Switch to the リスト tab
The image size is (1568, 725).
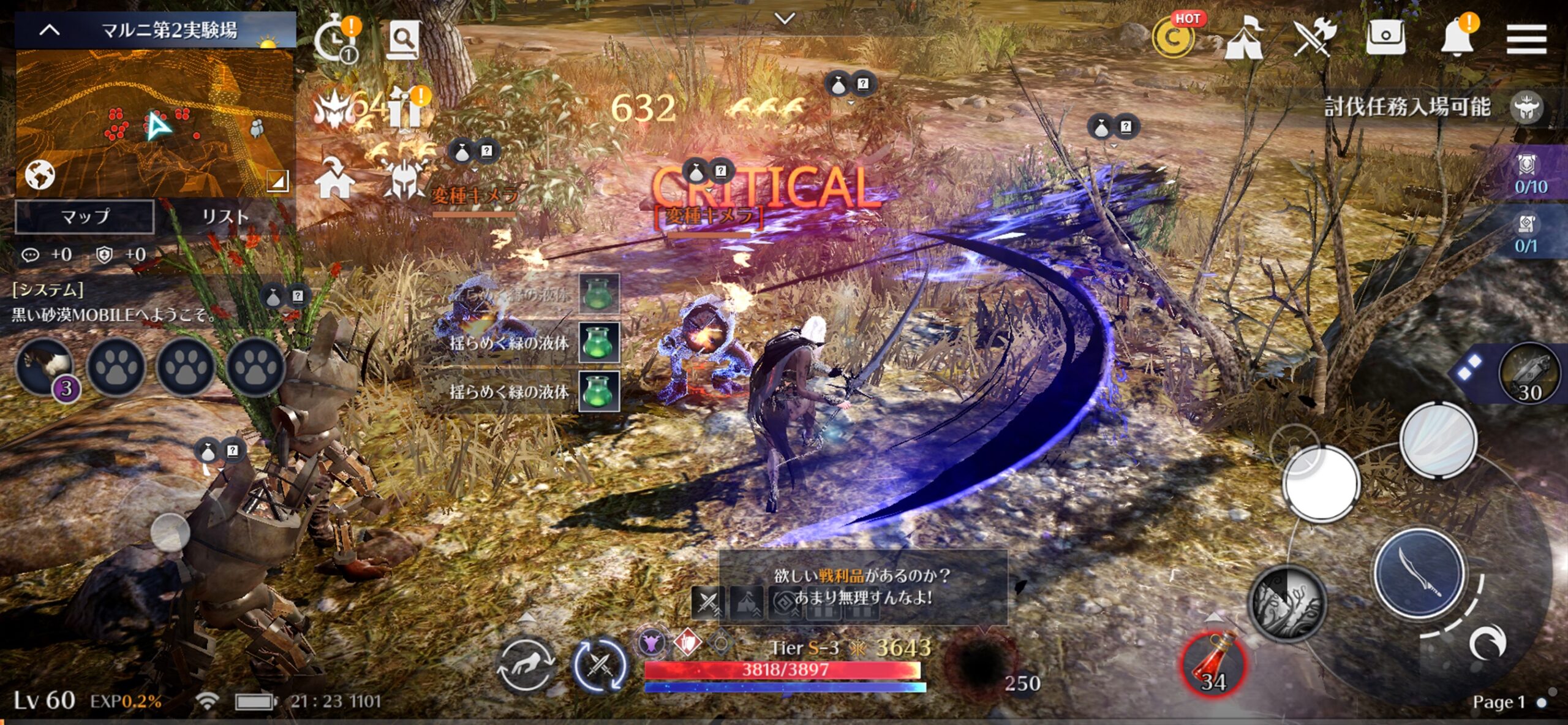point(225,216)
